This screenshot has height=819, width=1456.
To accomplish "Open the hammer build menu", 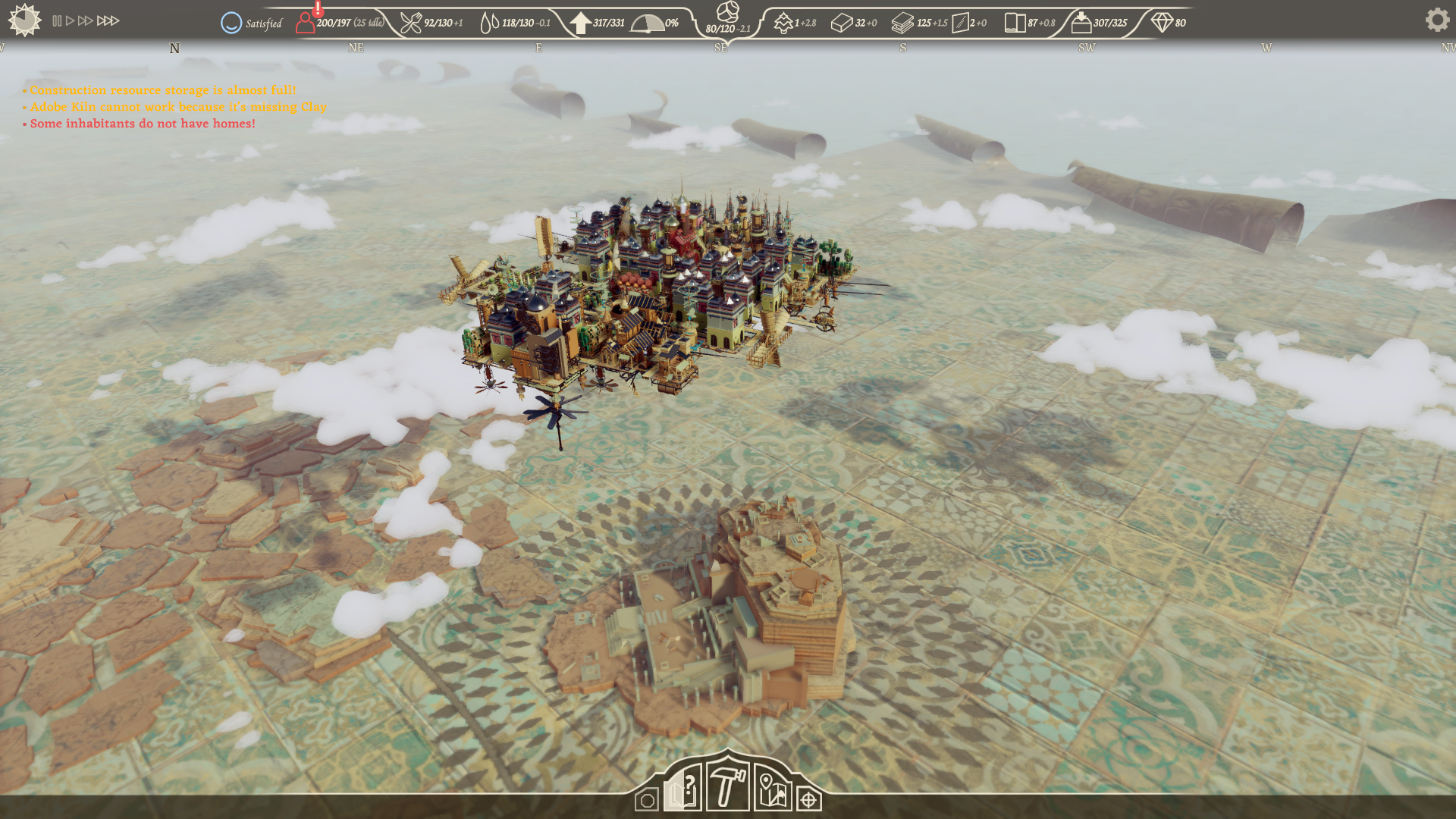I will coord(727,787).
